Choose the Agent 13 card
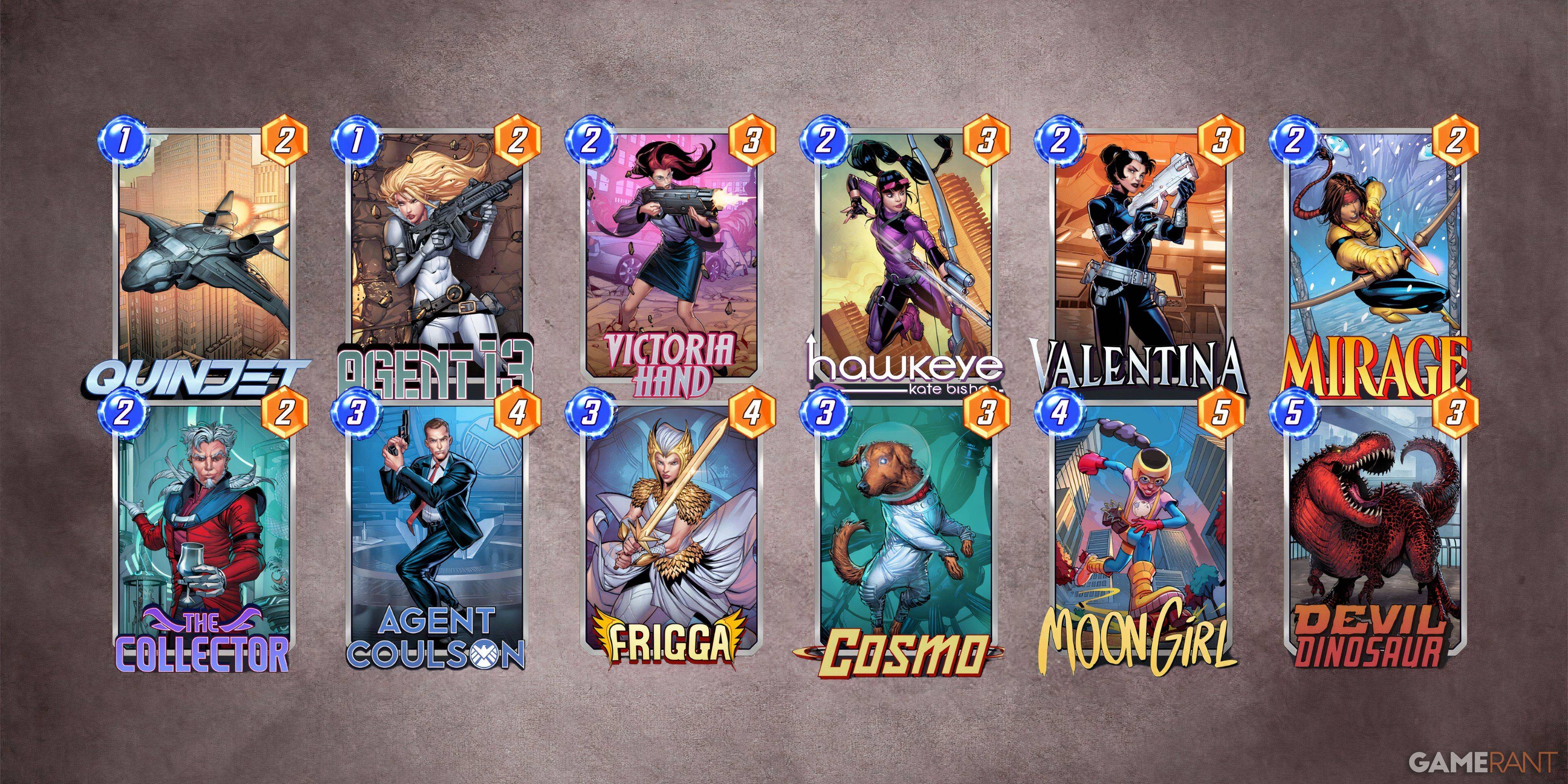This screenshot has height=784, width=1568. click(x=436, y=256)
